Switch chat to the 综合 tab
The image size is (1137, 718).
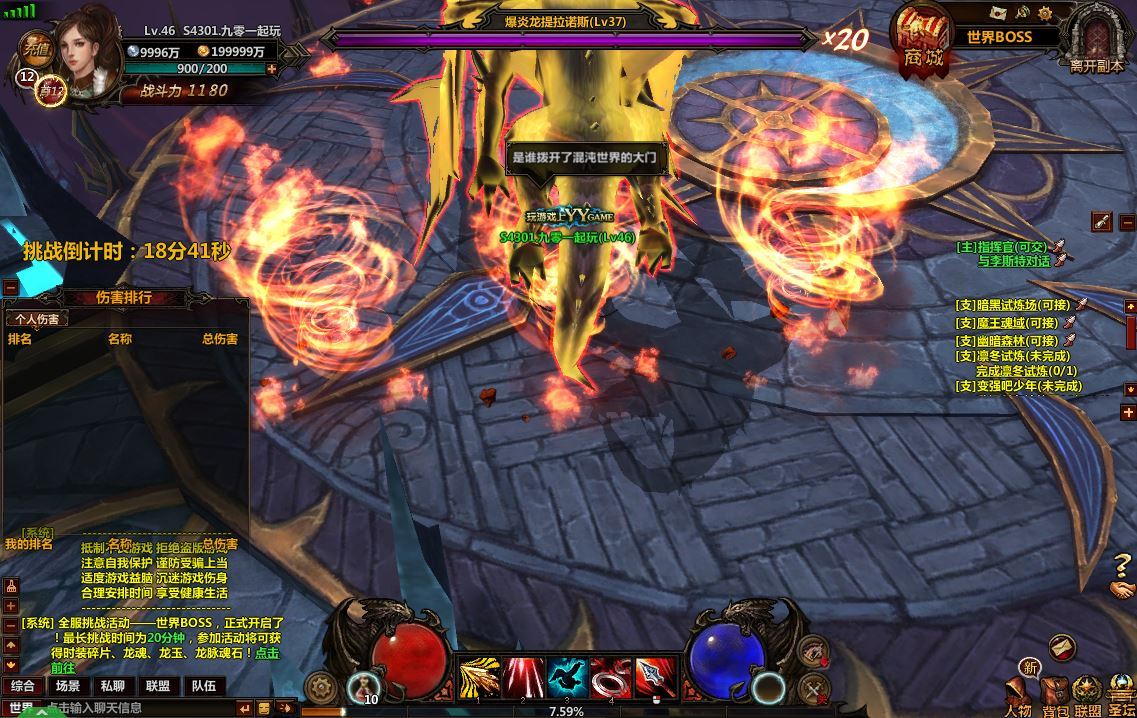(x=22, y=686)
